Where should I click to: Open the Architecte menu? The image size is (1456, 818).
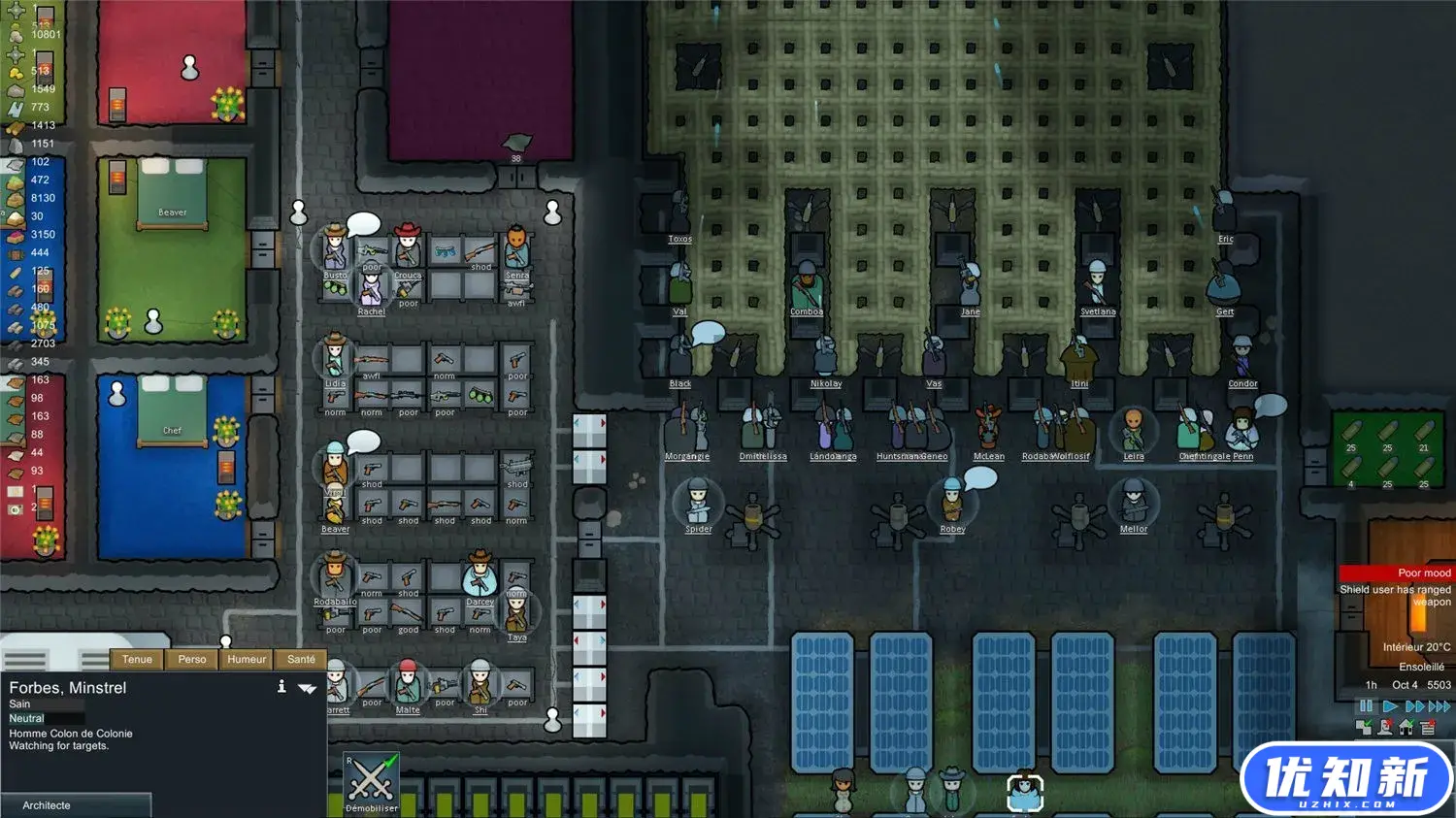coord(76,805)
